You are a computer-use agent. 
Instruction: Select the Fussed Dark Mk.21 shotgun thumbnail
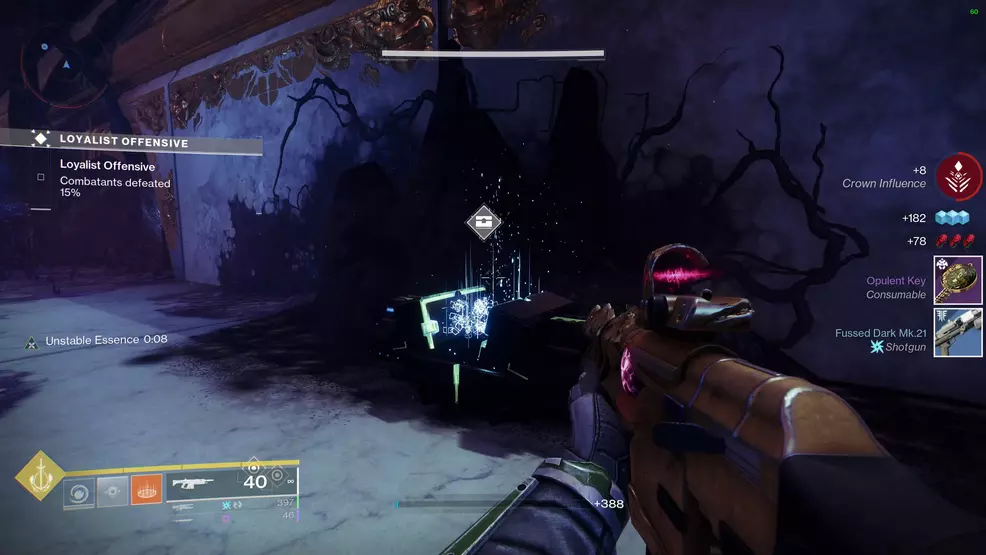(x=958, y=333)
